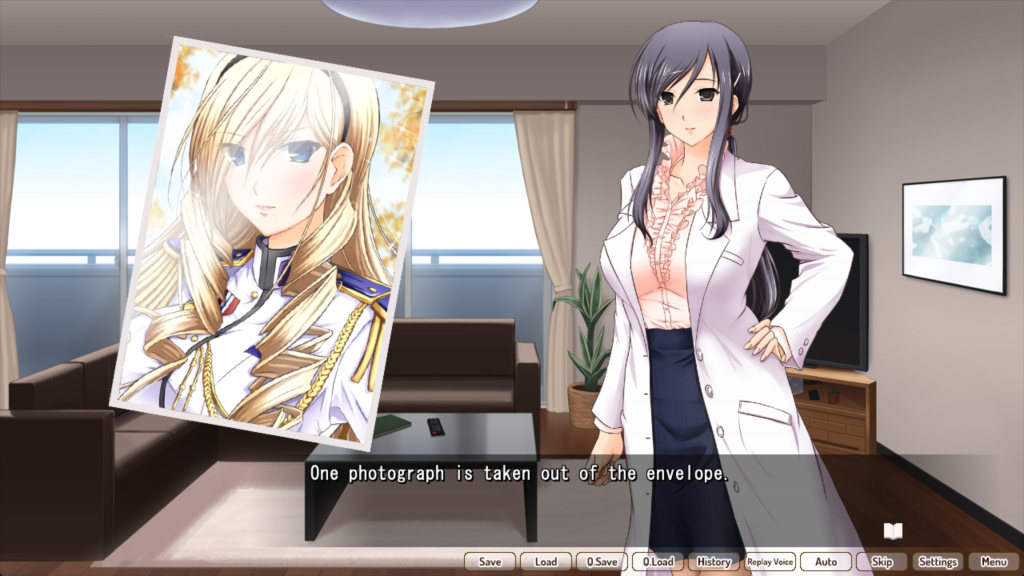Open the Settings screen
The height and width of the screenshot is (576, 1024).
click(938, 562)
